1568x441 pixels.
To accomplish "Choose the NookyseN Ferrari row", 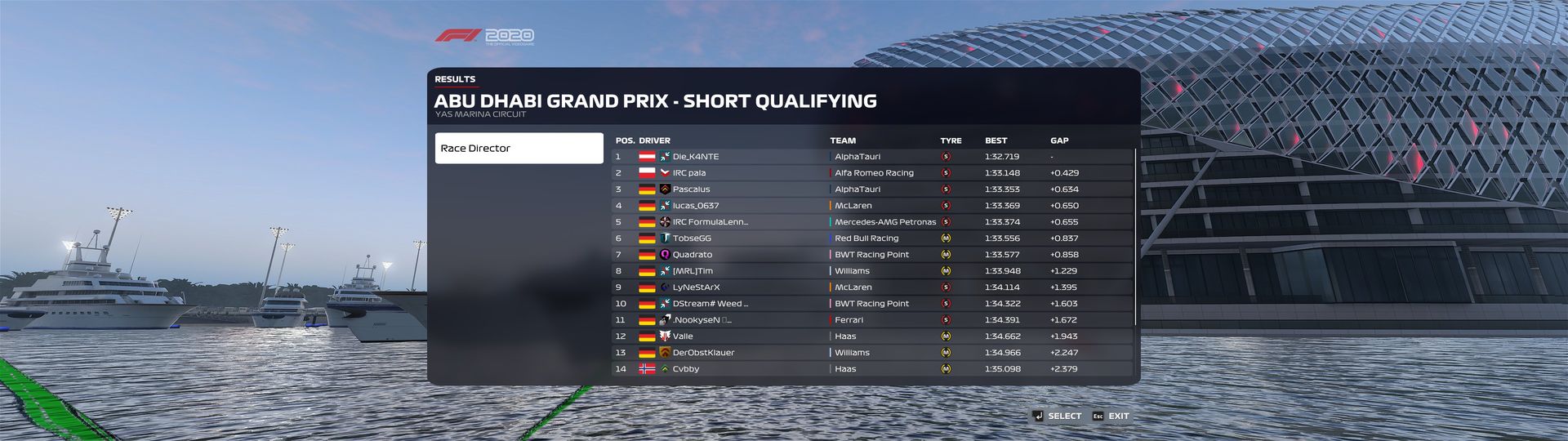I will click(x=871, y=320).
